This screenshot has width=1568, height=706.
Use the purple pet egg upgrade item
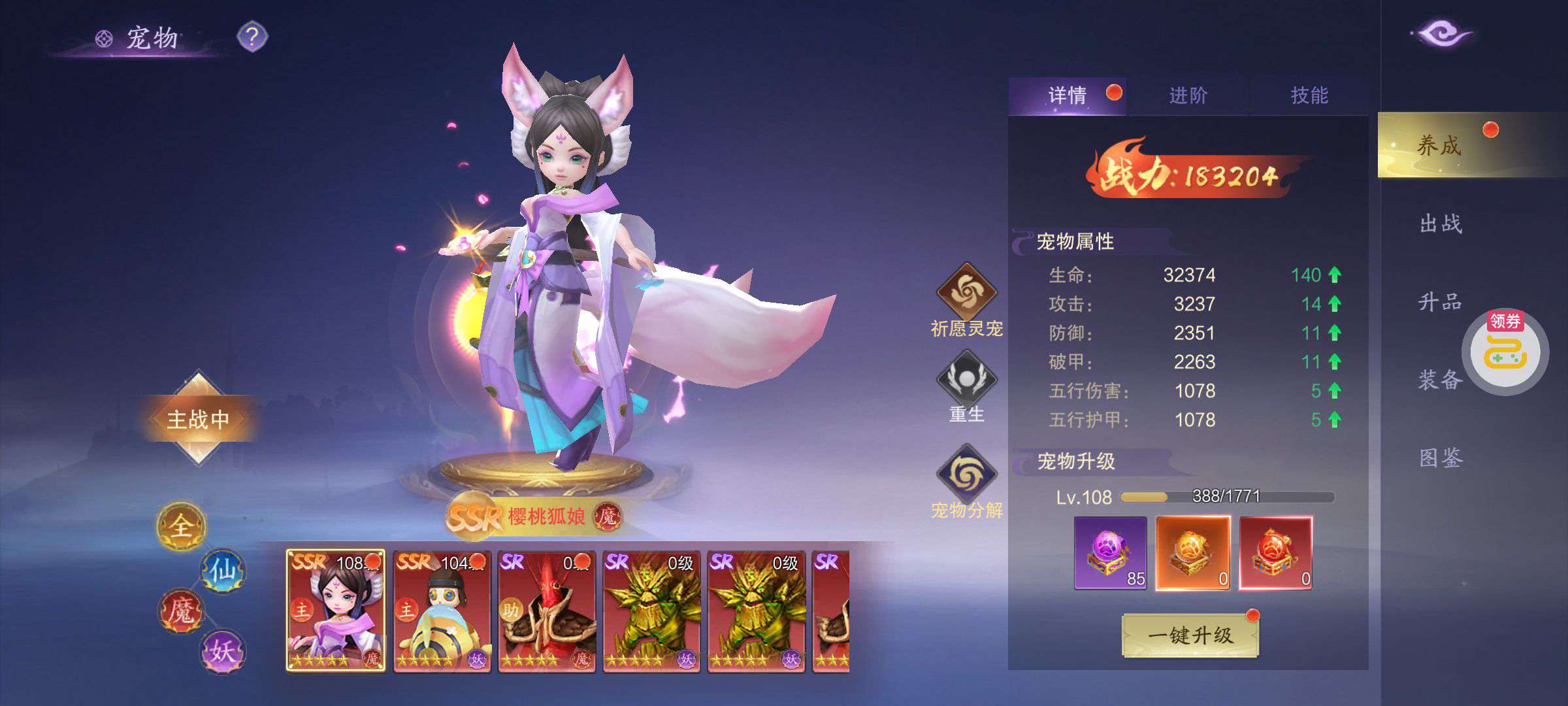[1110, 553]
